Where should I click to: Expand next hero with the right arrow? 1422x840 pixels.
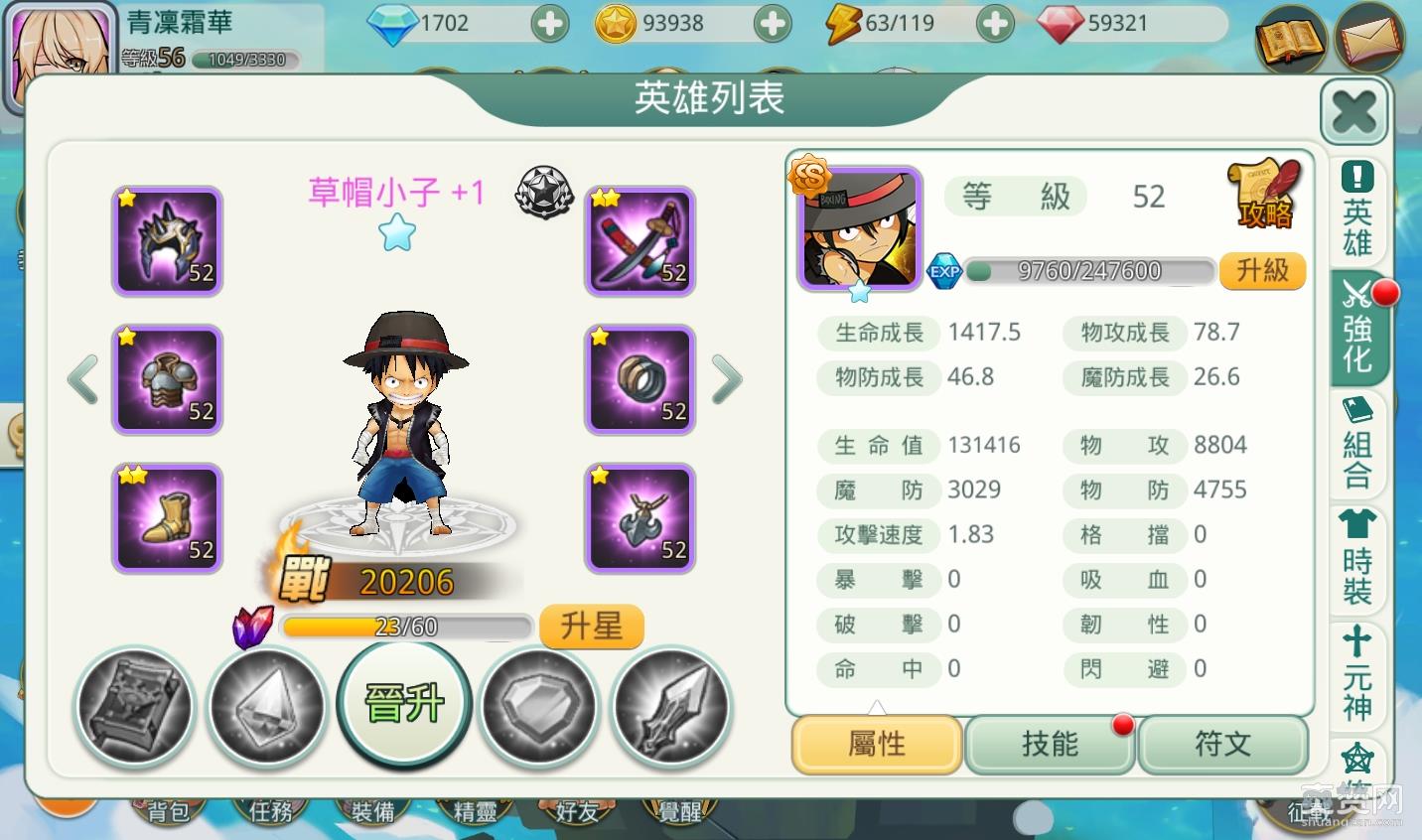726,379
